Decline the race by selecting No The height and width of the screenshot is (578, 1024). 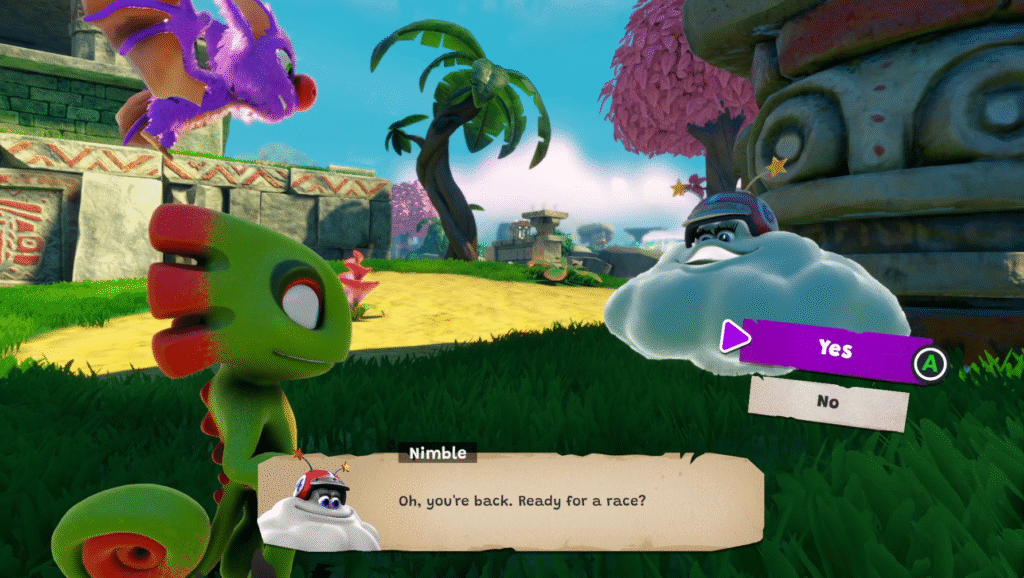tap(828, 403)
